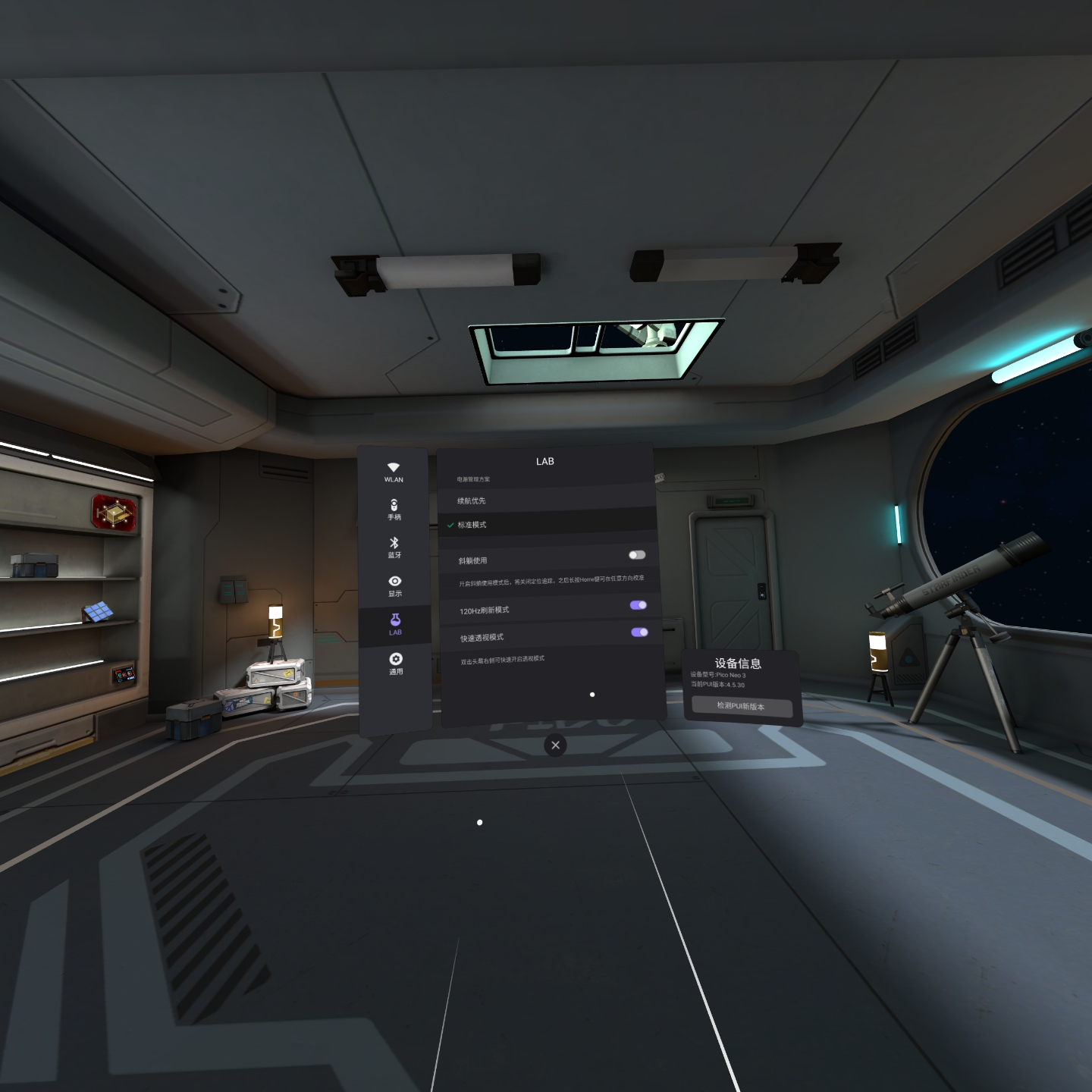Switch to the 手柄 controller tab
The width and height of the screenshot is (1092, 1092).
pyautogui.click(x=394, y=510)
